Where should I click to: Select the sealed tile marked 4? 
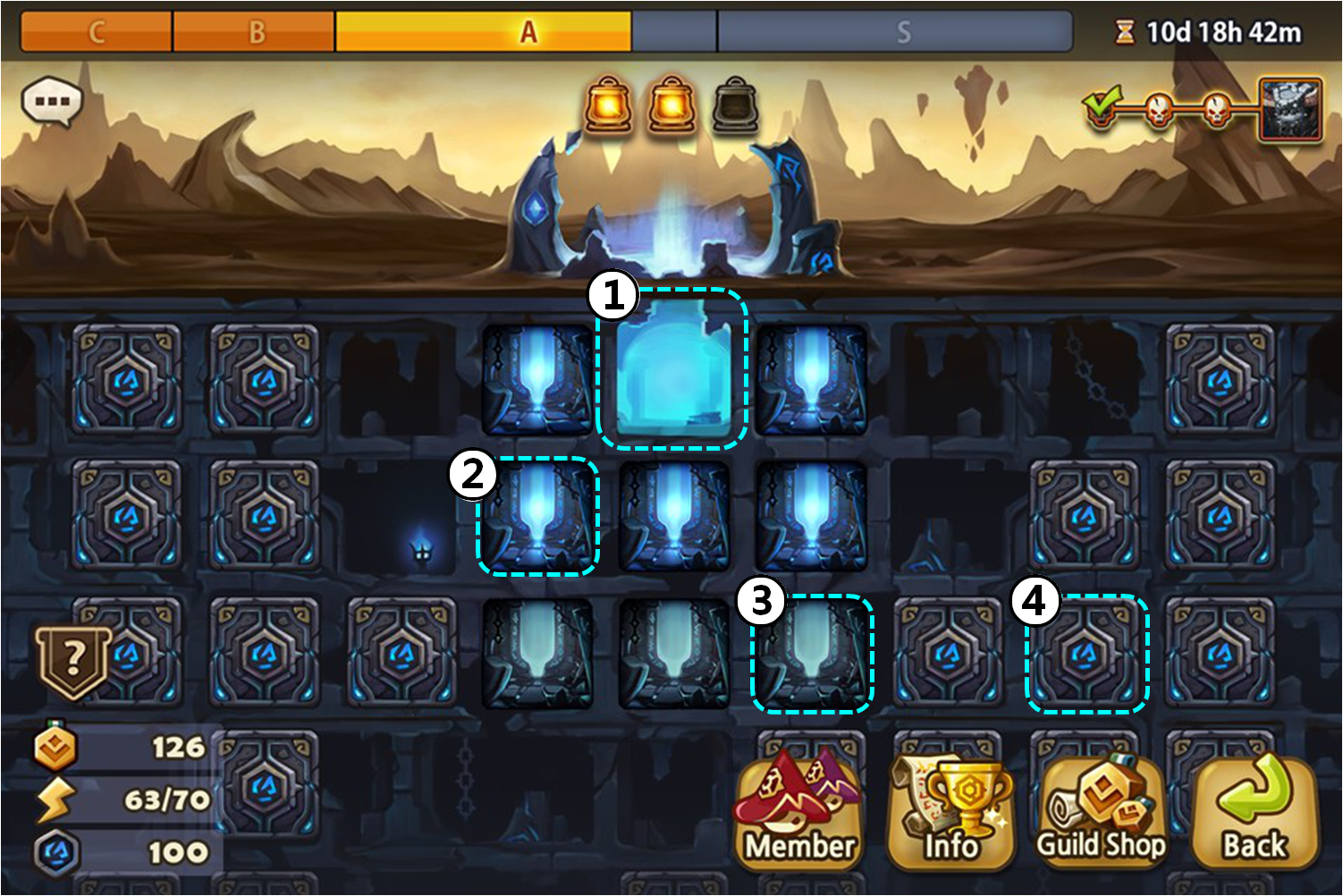pos(1086,655)
